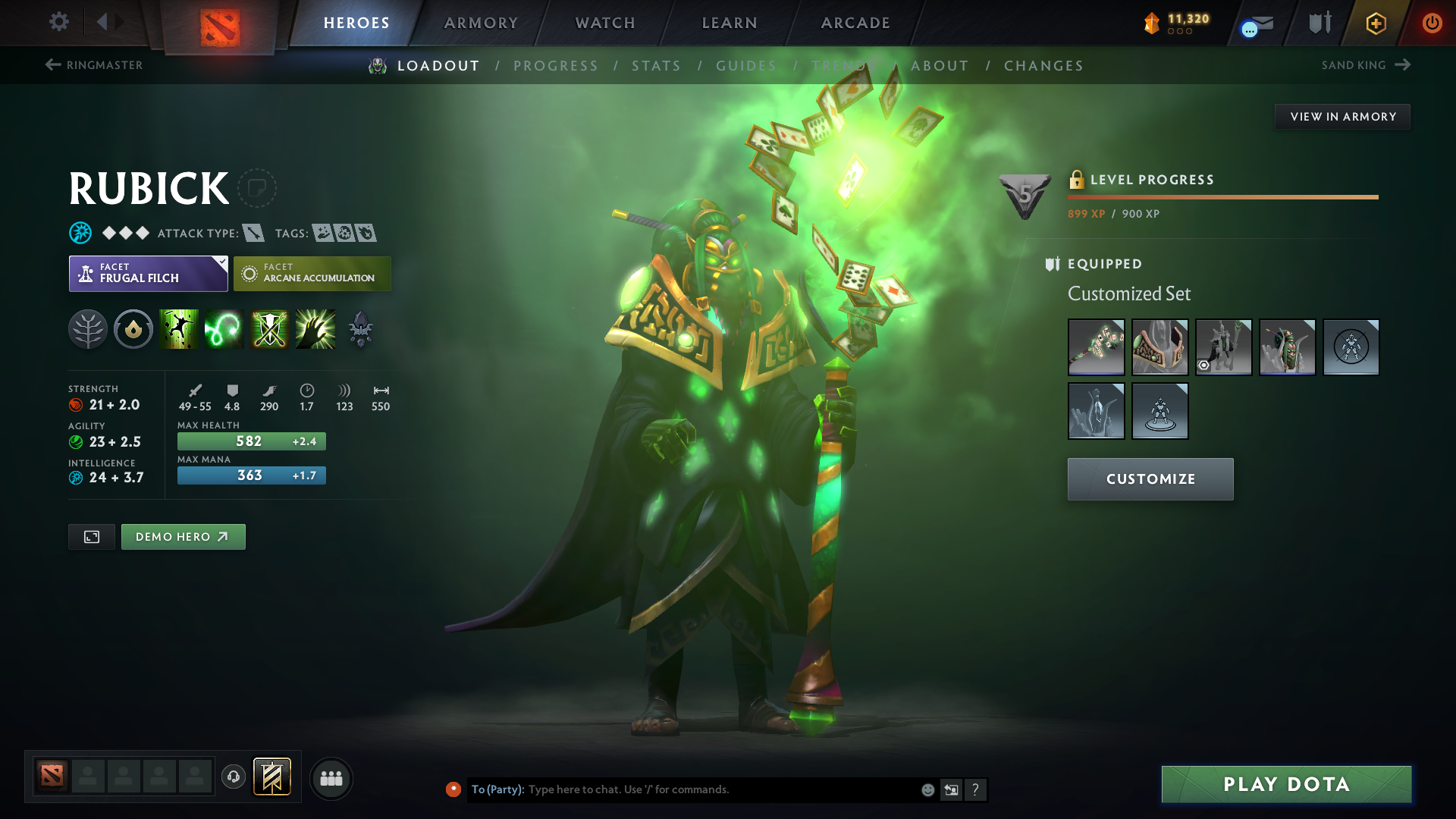The image size is (1456, 819).
Task: Open the ARMORY menu item
Action: [x=480, y=23]
